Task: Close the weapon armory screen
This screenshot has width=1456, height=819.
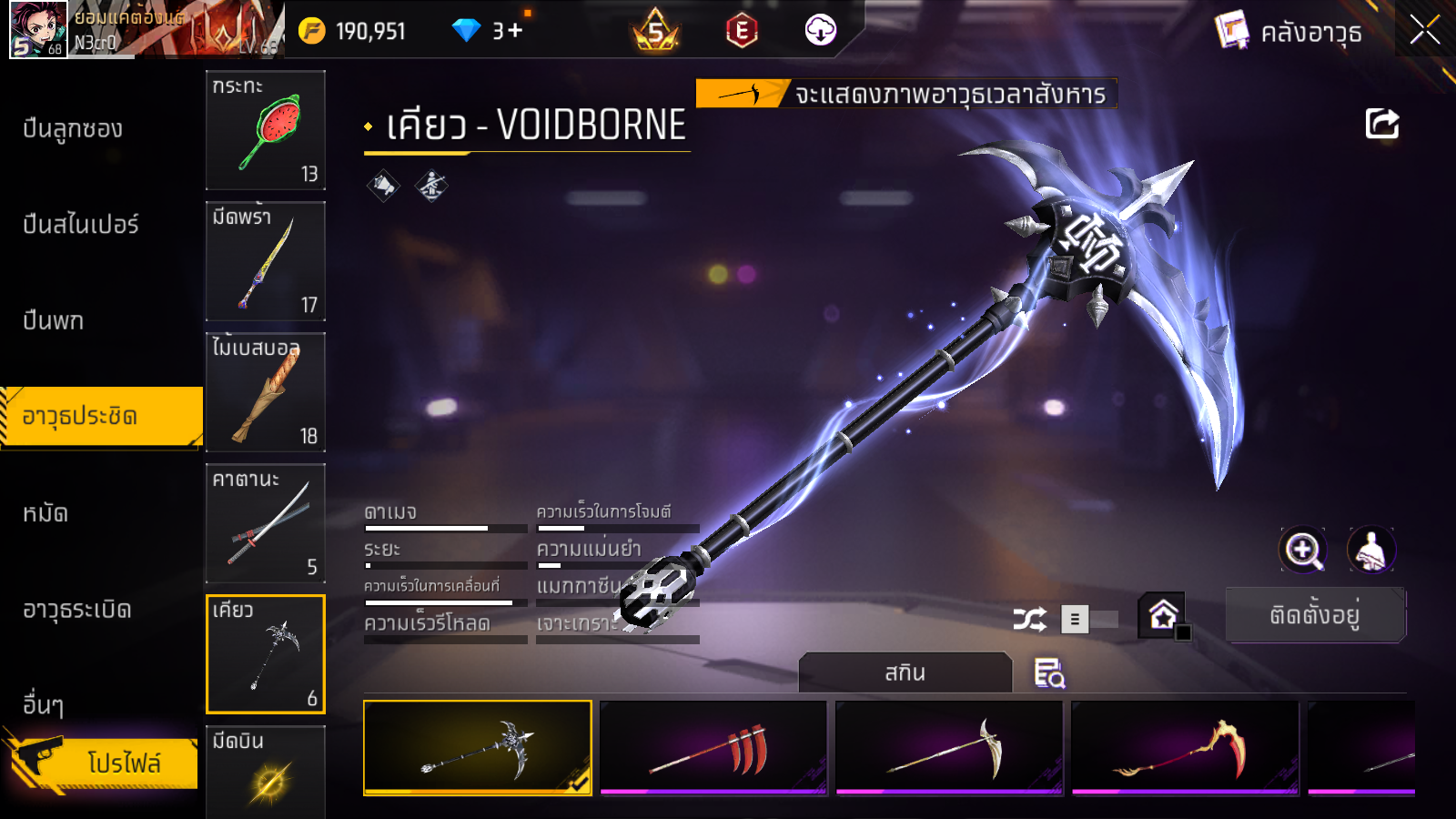Action: (x=1424, y=31)
